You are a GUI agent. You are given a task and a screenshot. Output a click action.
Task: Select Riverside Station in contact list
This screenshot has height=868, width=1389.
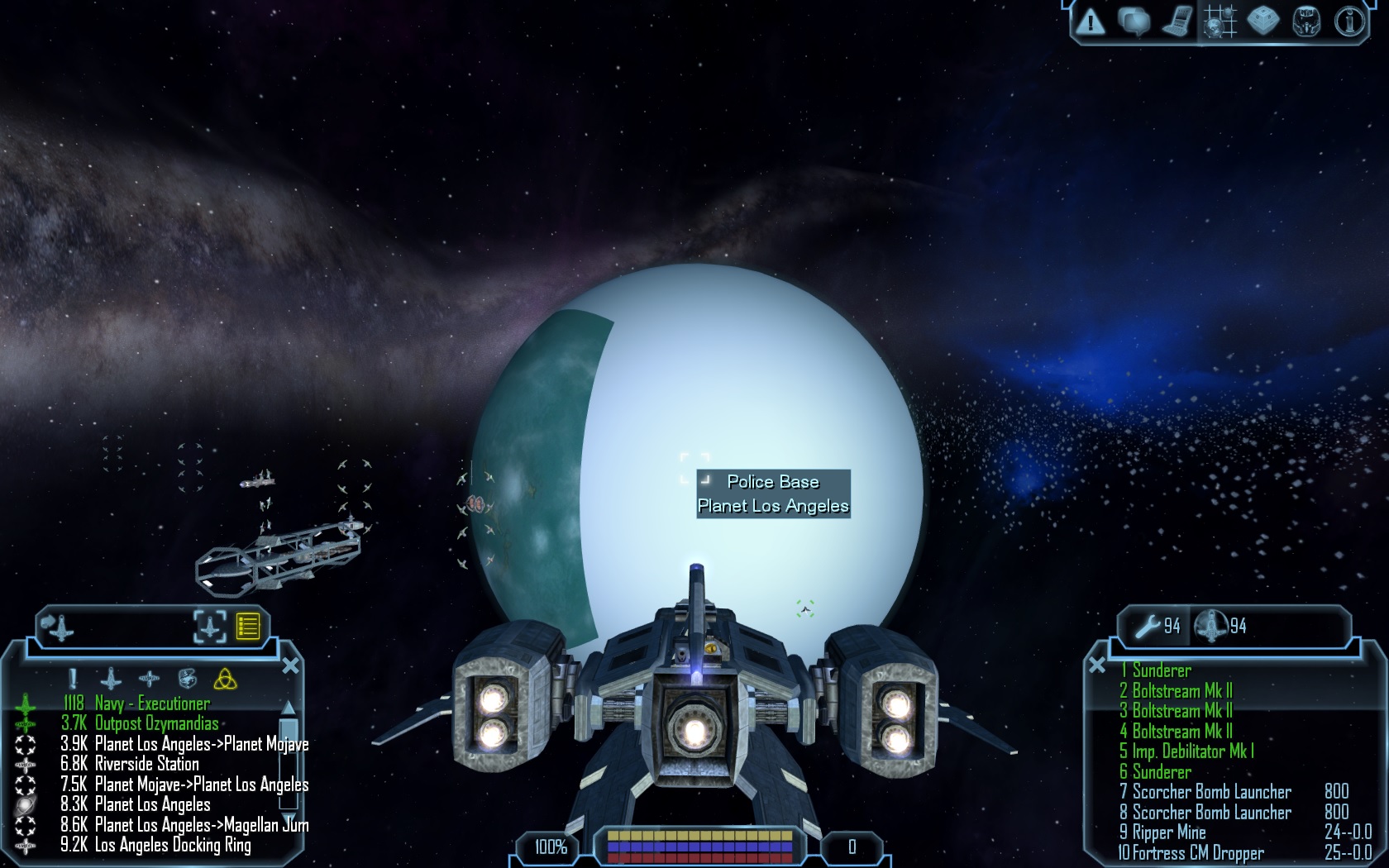point(146,764)
